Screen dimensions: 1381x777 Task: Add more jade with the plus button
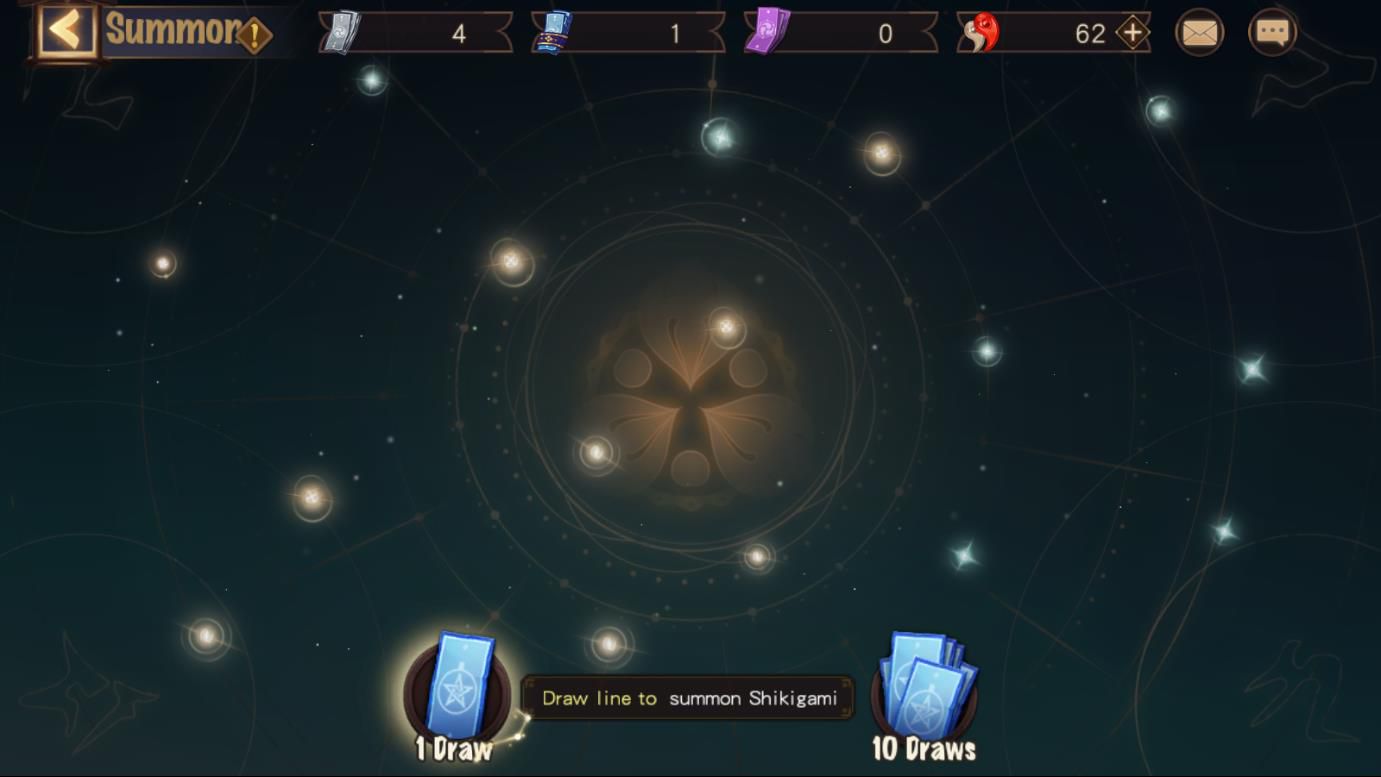coord(1131,33)
